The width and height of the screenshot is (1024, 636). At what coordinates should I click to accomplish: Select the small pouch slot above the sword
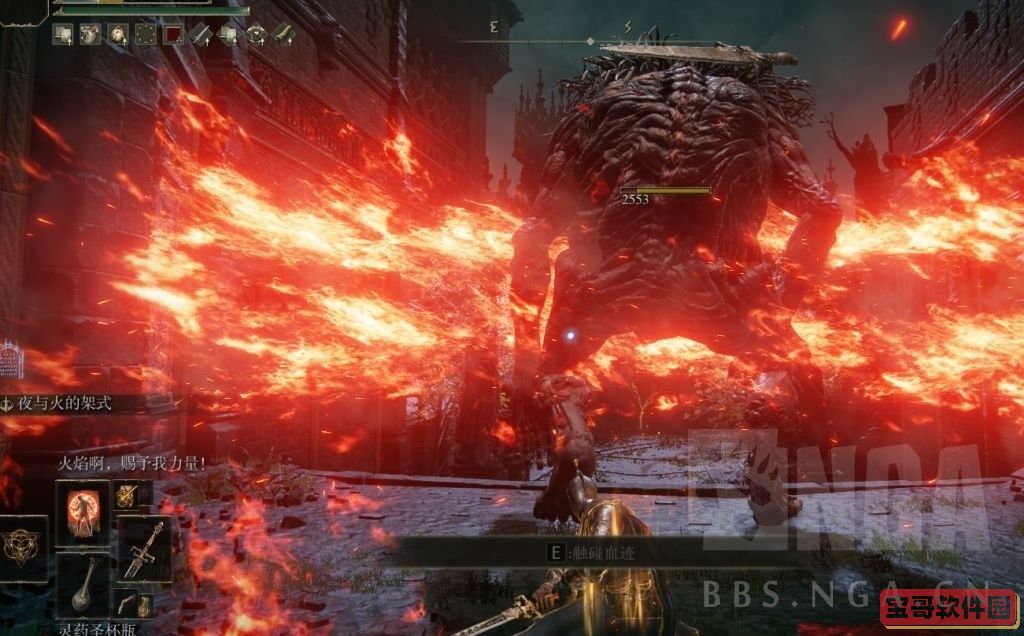pyautogui.click(x=127, y=493)
